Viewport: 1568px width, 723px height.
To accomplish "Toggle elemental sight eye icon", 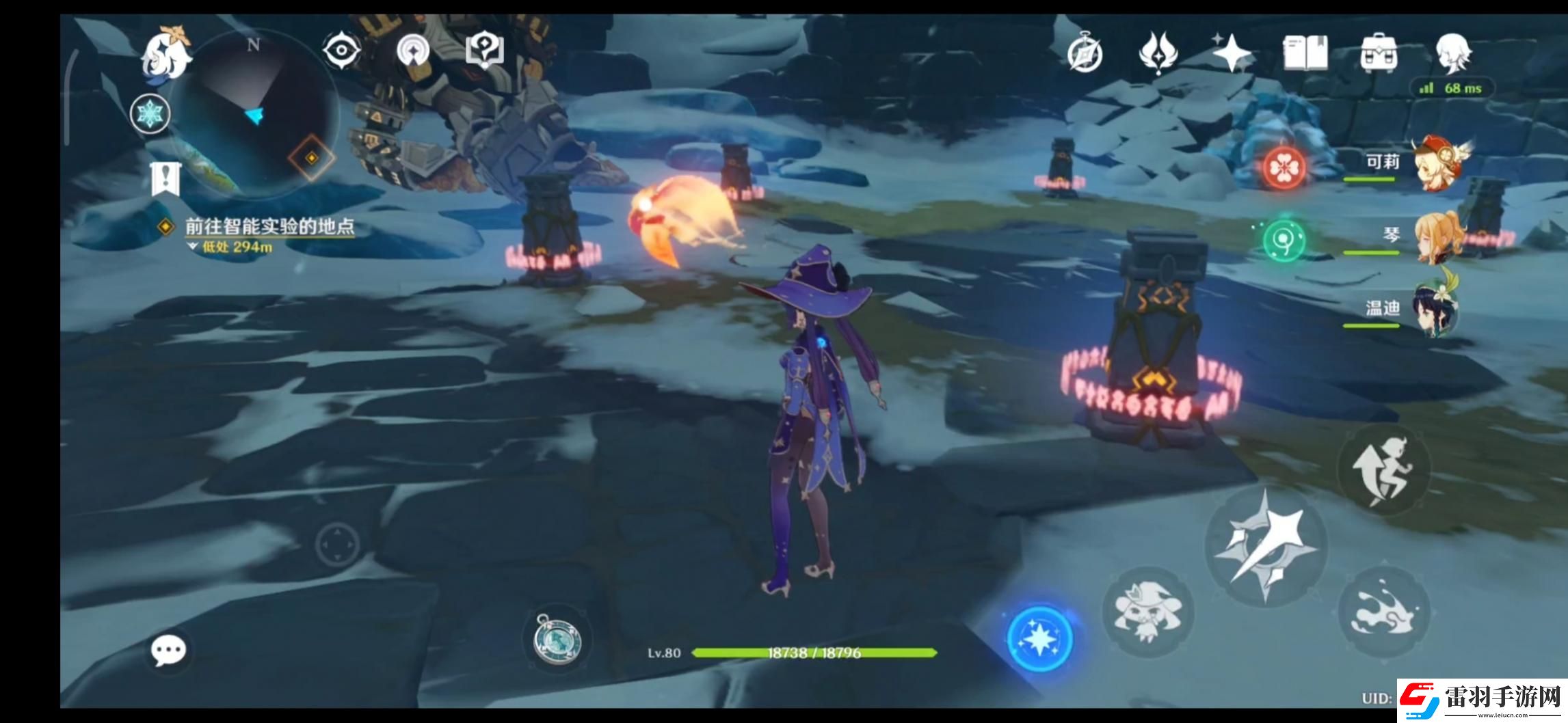I will (341, 51).
